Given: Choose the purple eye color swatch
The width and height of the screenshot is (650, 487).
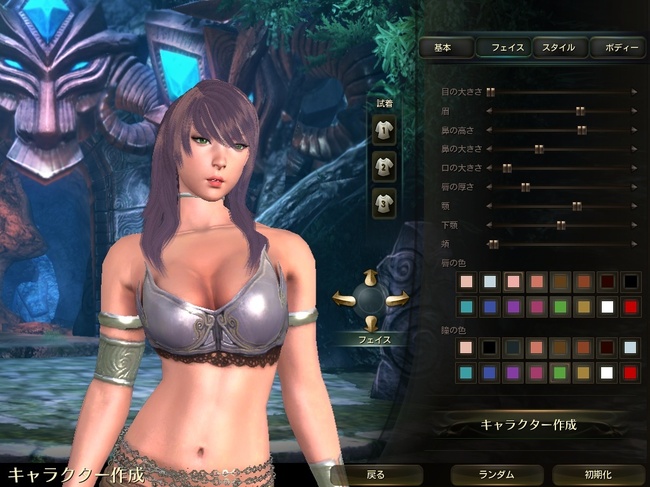Looking at the screenshot, I should [513, 373].
